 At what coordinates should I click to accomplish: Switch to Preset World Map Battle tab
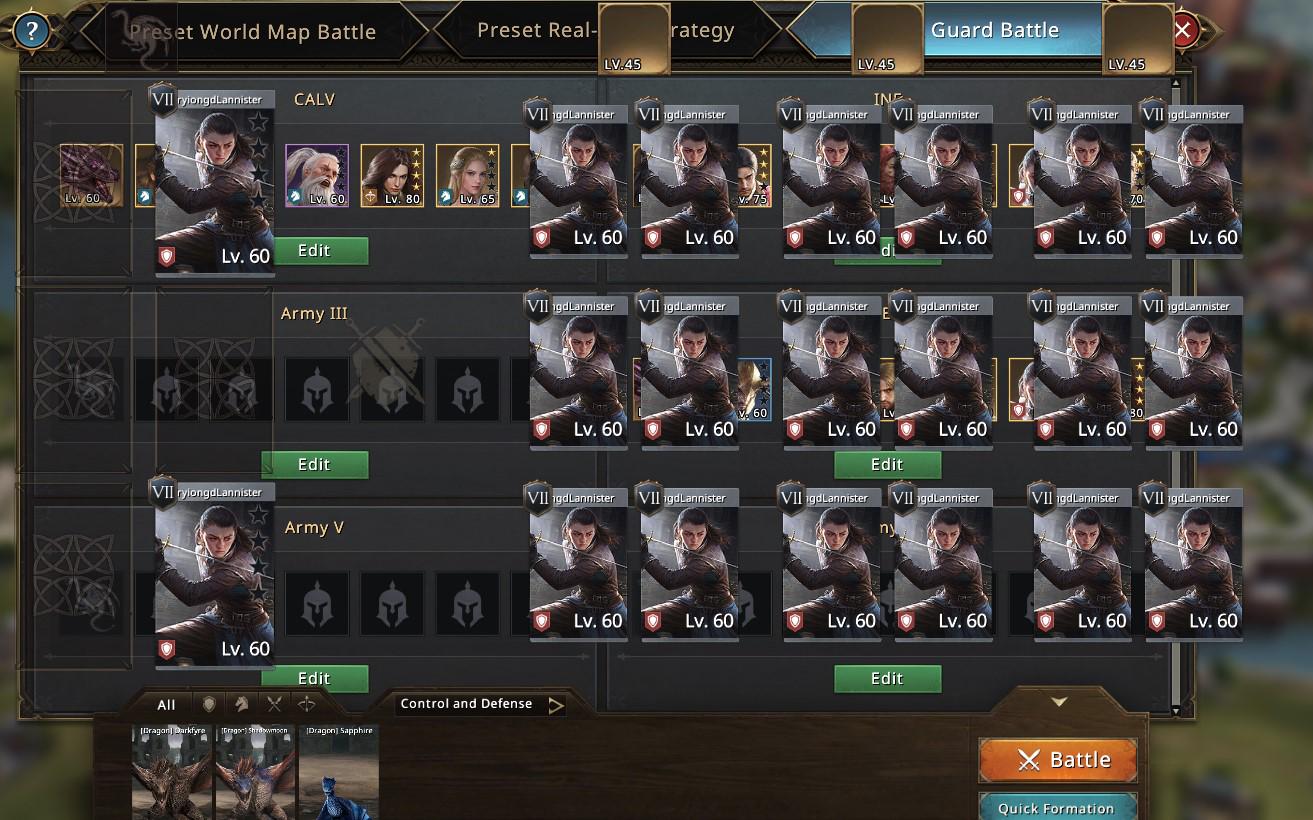[252, 32]
